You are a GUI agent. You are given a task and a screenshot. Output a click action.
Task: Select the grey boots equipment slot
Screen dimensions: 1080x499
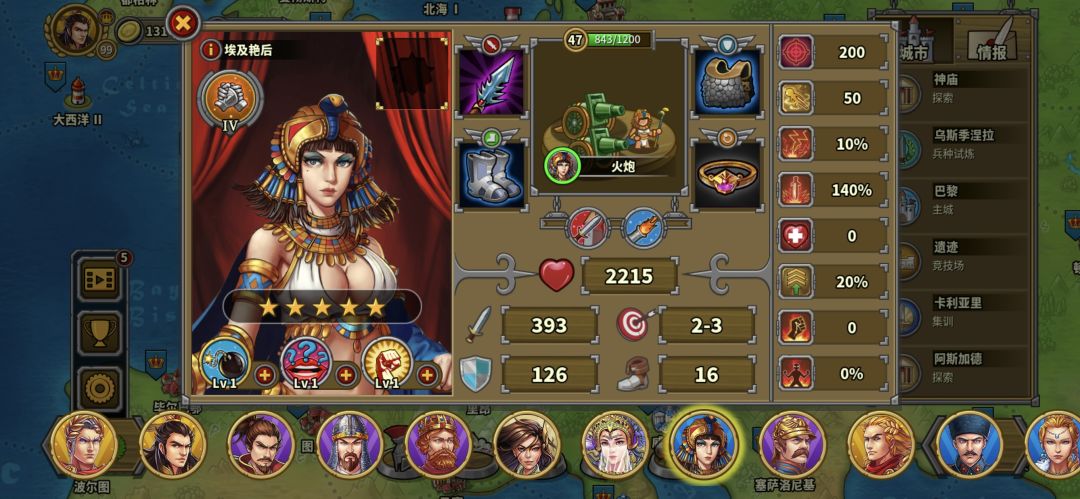490,173
